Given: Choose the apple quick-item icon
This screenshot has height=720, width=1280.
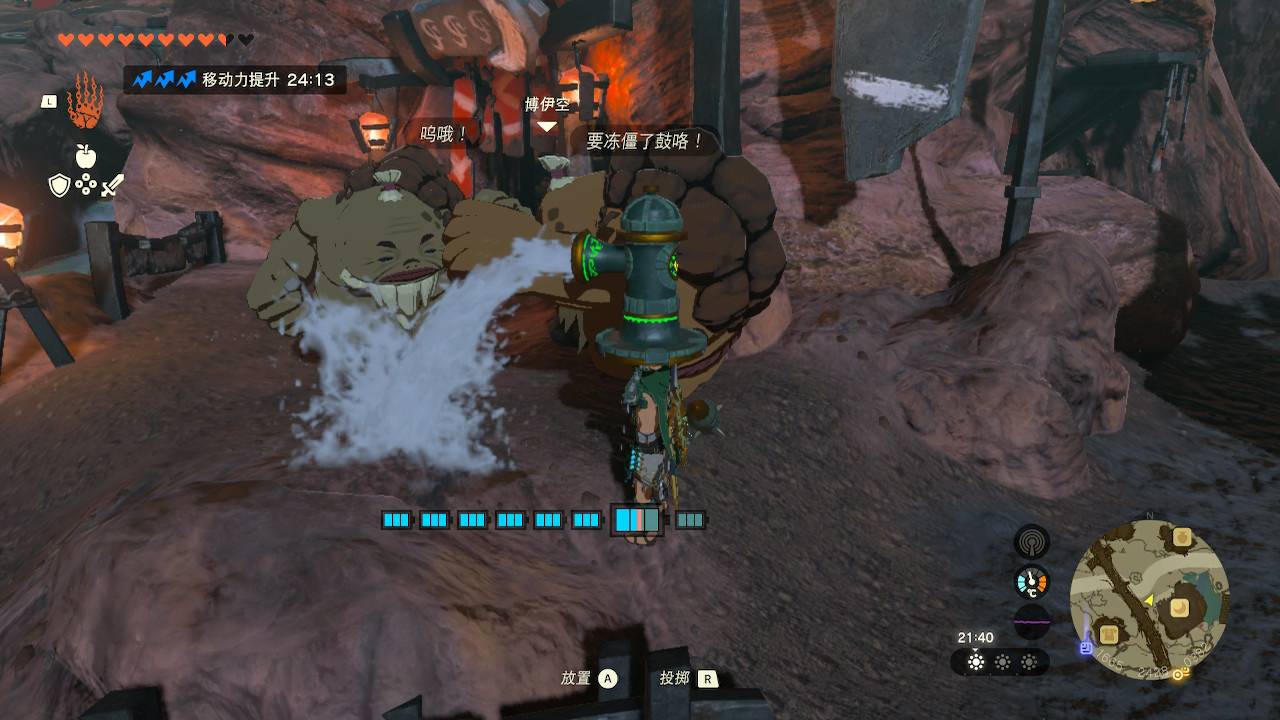Looking at the screenshot, I should point(85,155).
